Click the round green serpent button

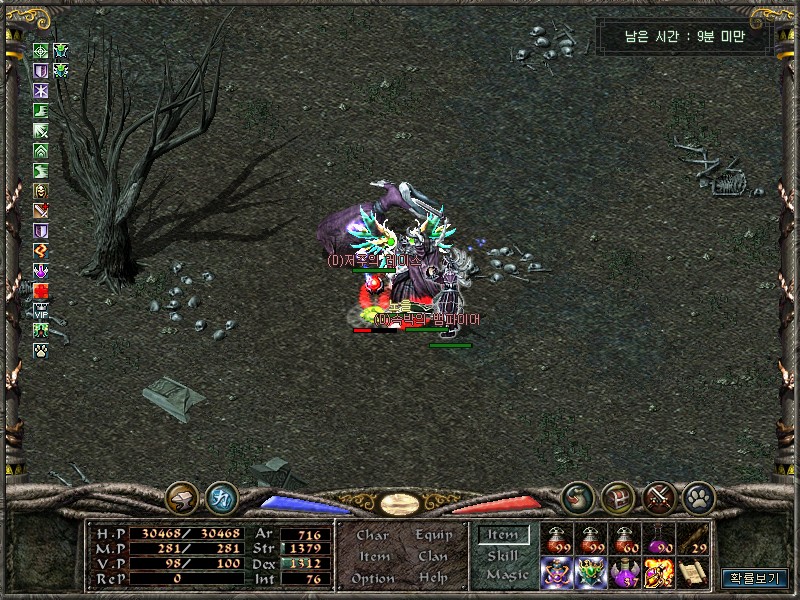pos(576,496)
